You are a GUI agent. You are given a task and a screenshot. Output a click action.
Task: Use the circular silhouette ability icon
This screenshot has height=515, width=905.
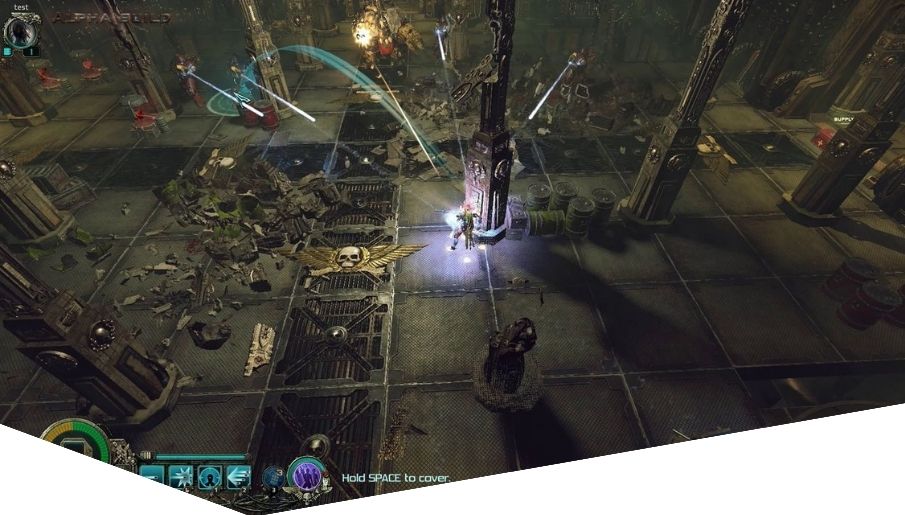tap(210, 477)
